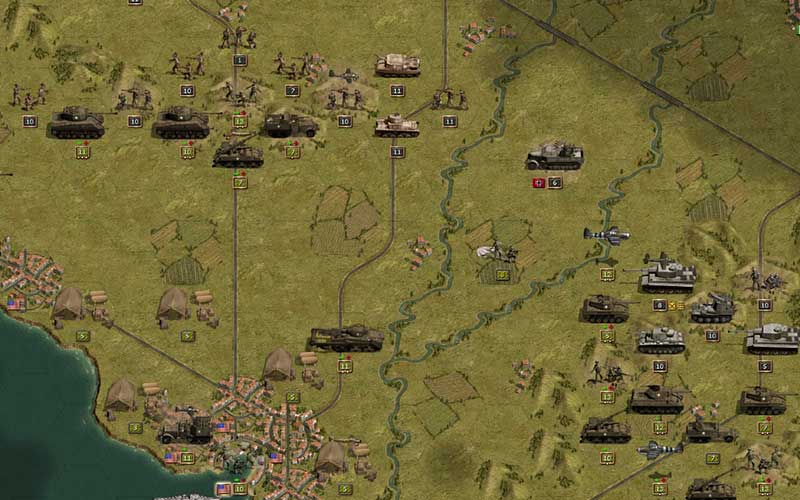800x500 pixels.
Task: Select the truck unit in the coastal town
Action: tap(186, 427)
